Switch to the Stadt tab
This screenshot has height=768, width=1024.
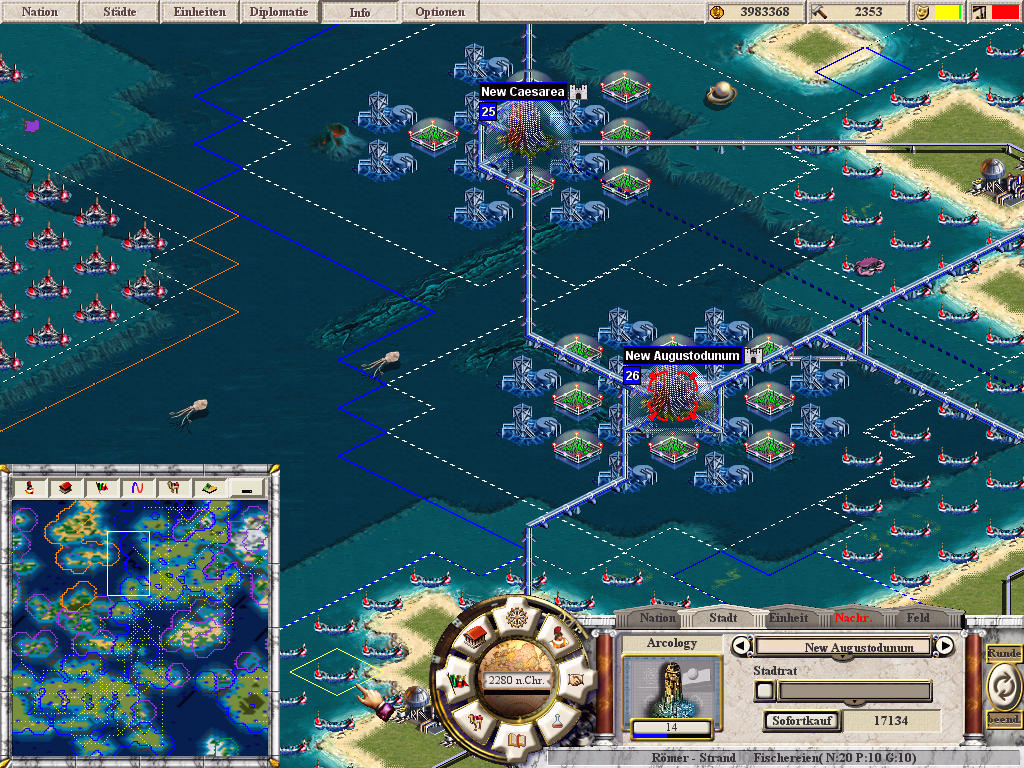coord(723,618)
